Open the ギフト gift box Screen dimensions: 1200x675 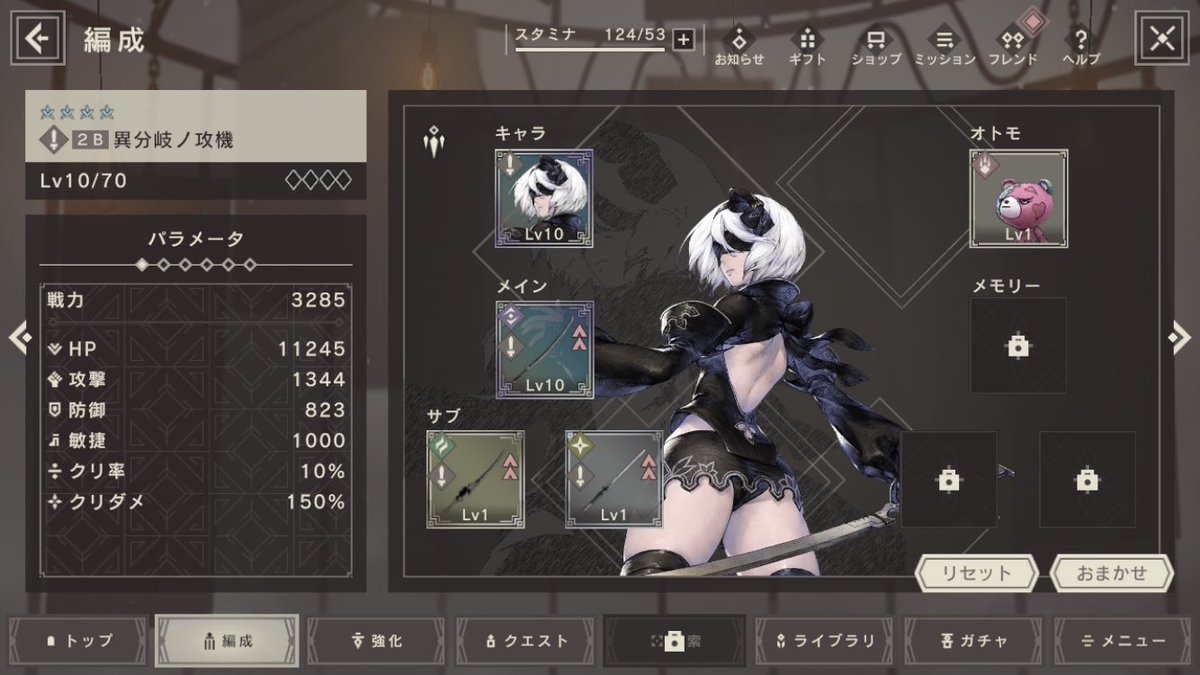808,46
